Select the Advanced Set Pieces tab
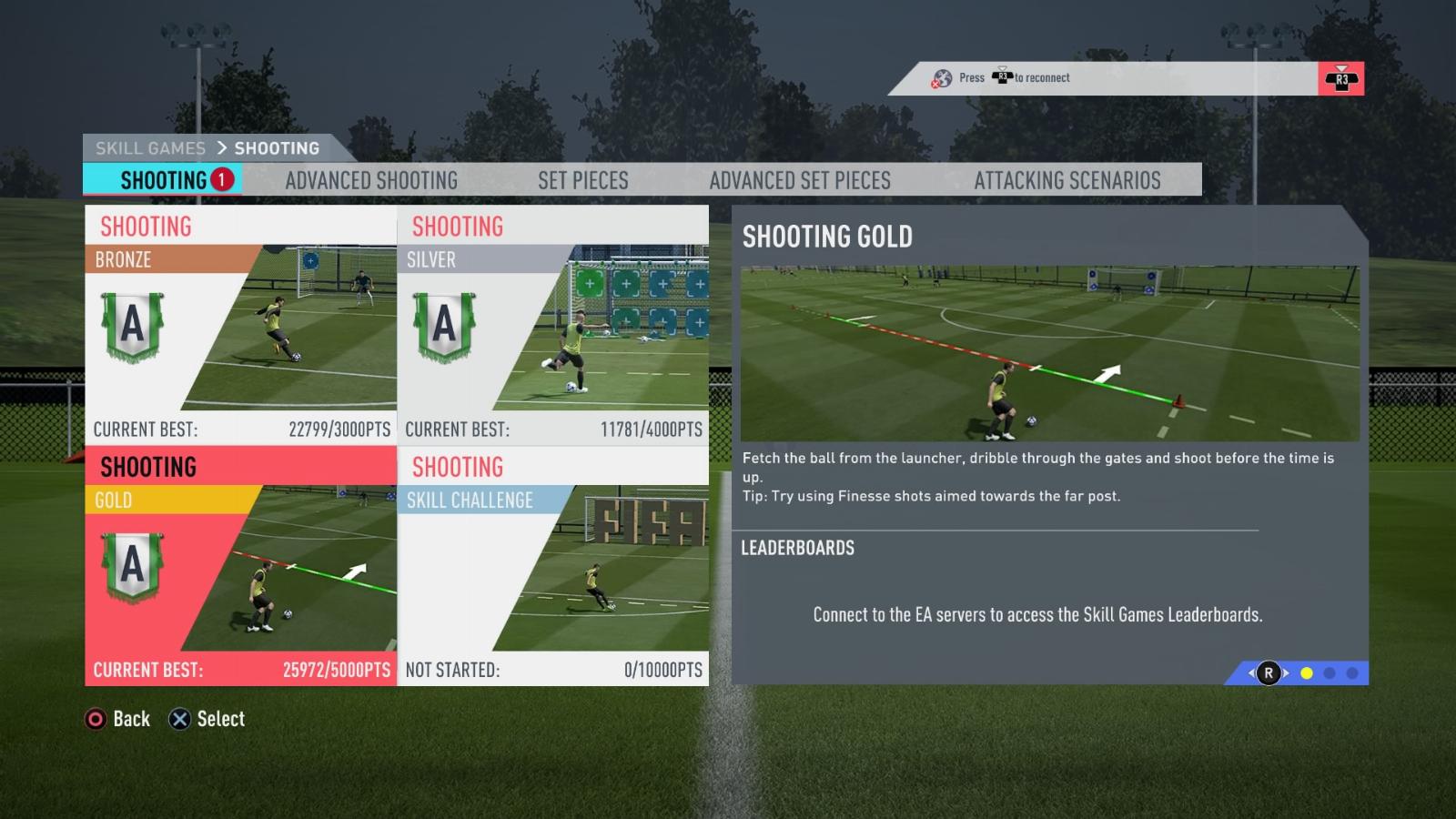The image size is (1456, 819). tap(800, 180)
